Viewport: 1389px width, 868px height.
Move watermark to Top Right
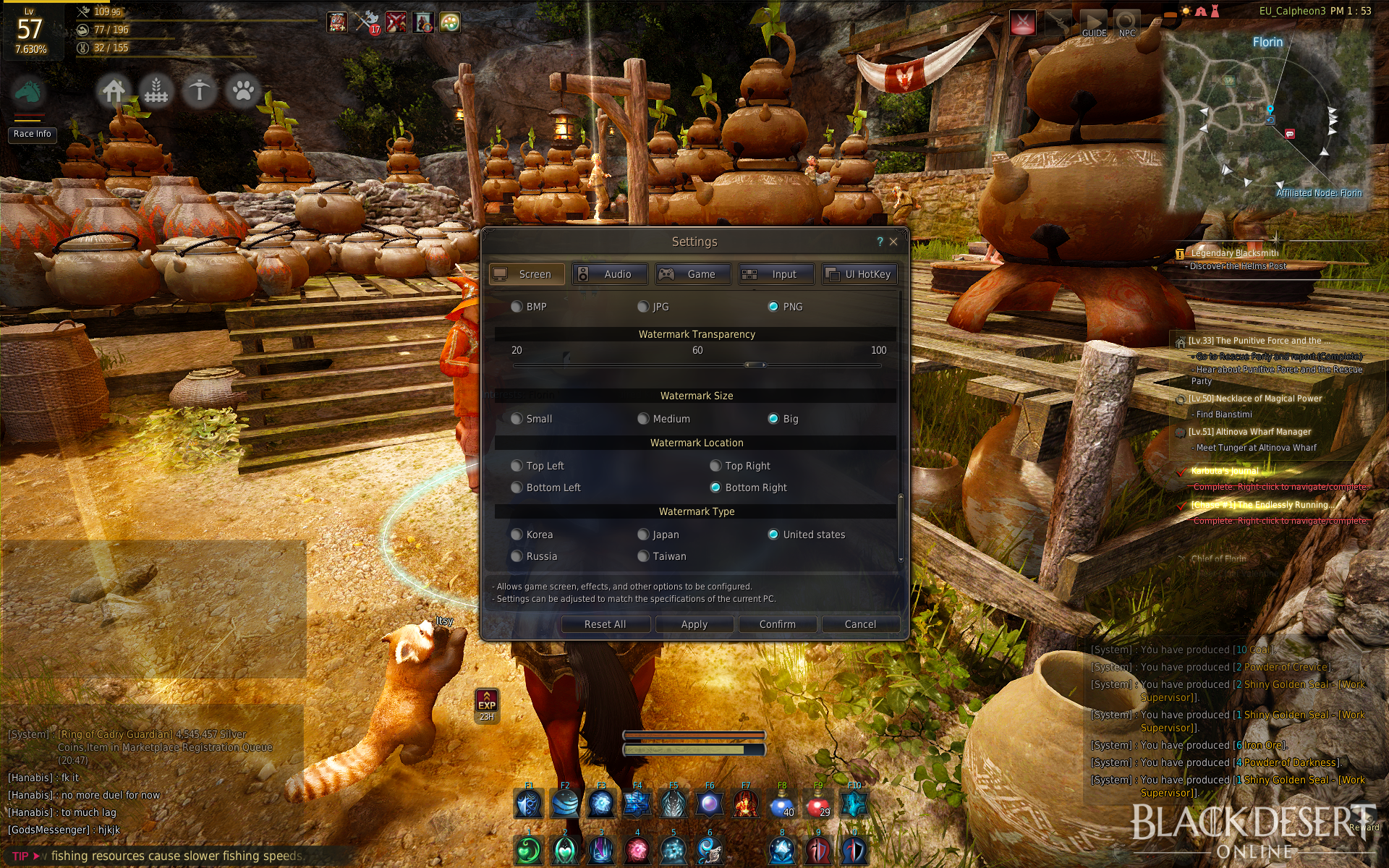coord(715,466)
